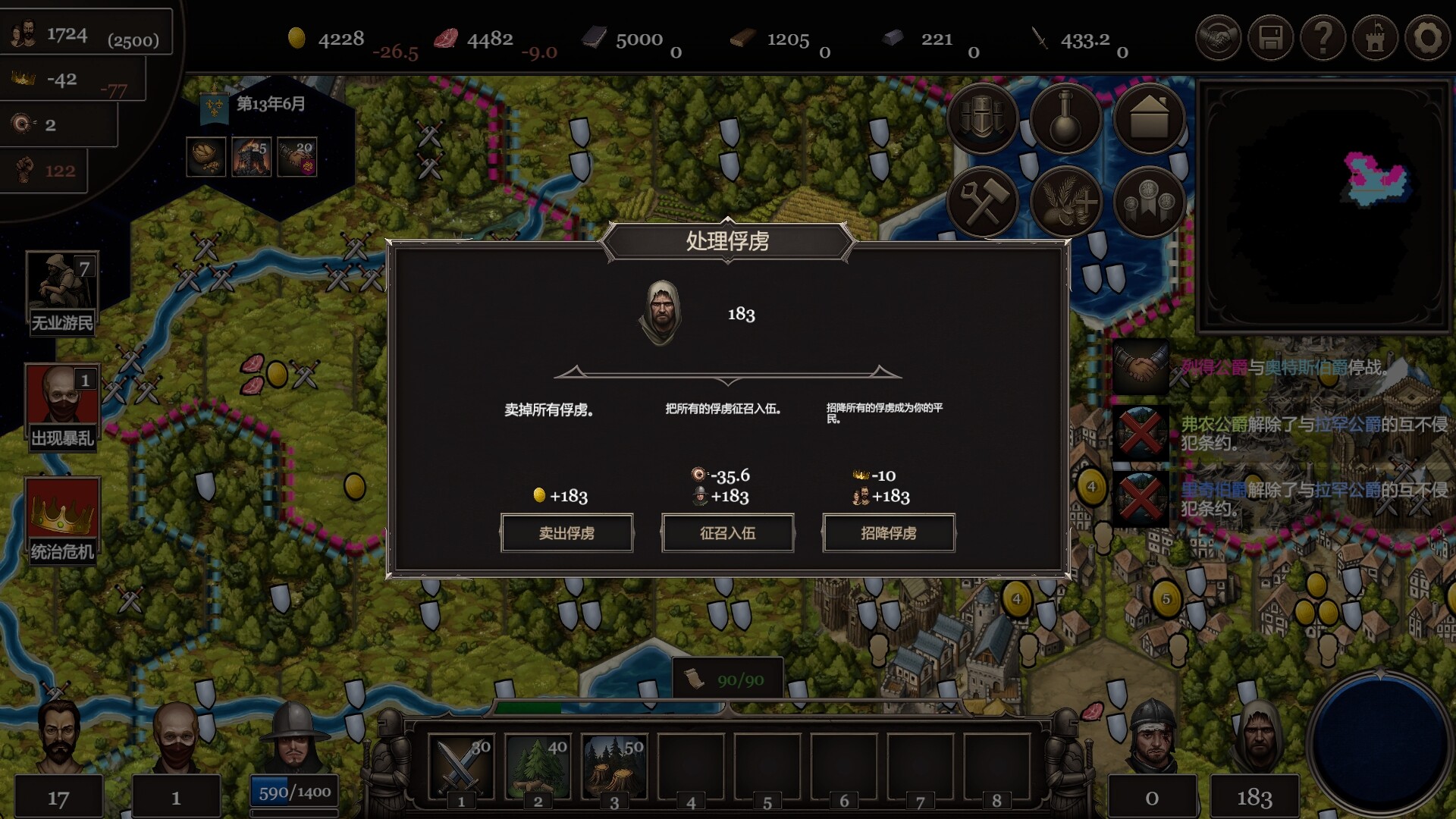Open crafting with the hammer and tongs icon
This screenshot has width=1456, height=819.
(x=984, y=201)
